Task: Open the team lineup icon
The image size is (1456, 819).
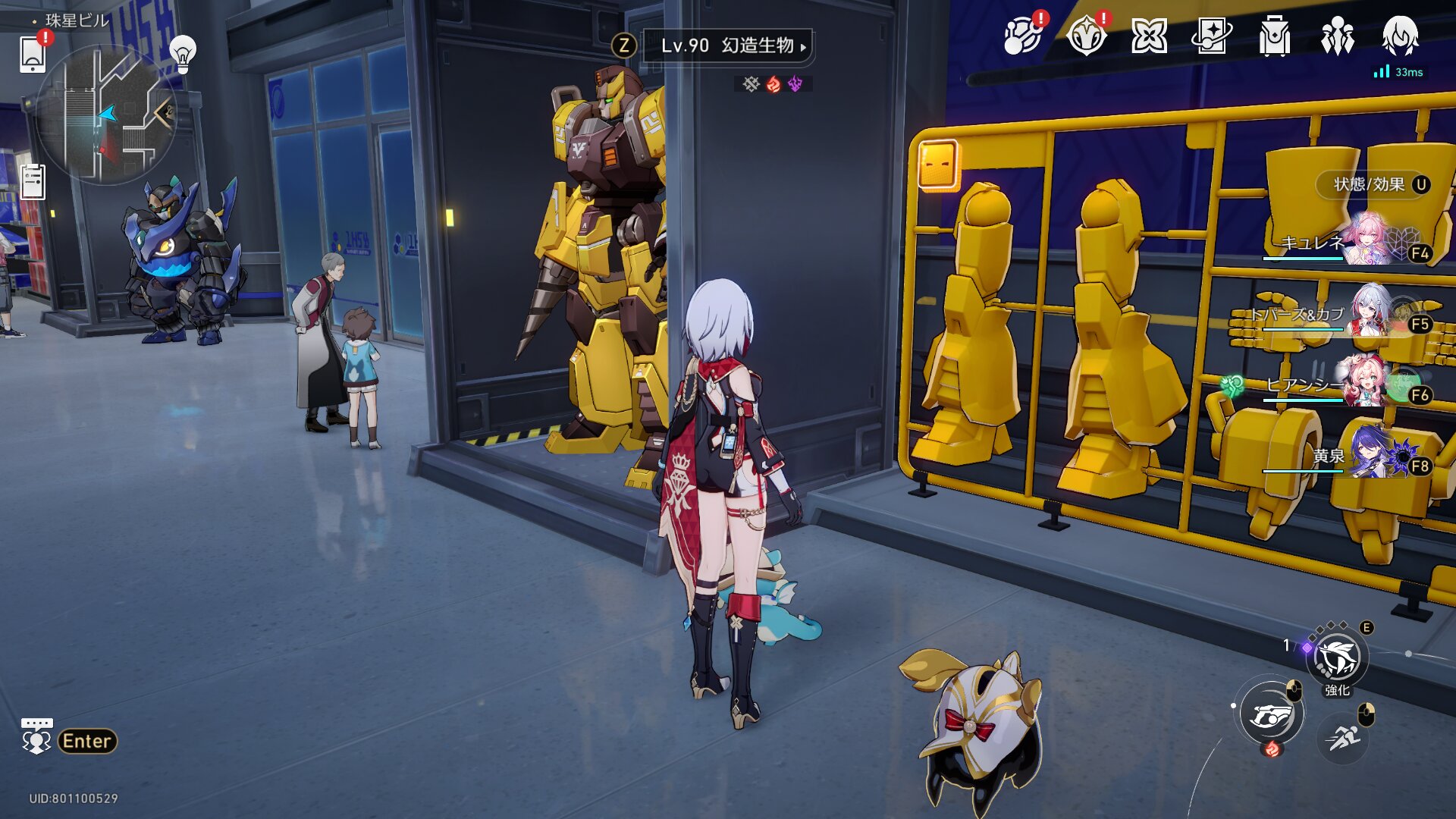Action: (x=1337, y=36)
